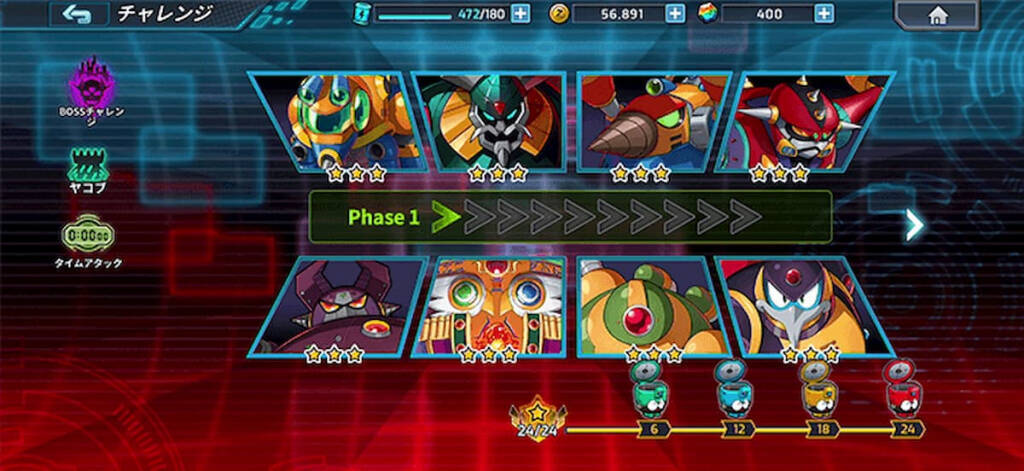Switch to the Jakob tower mode
The width and height of the screenshot is (1024, 471).
(x=89, y=167)
